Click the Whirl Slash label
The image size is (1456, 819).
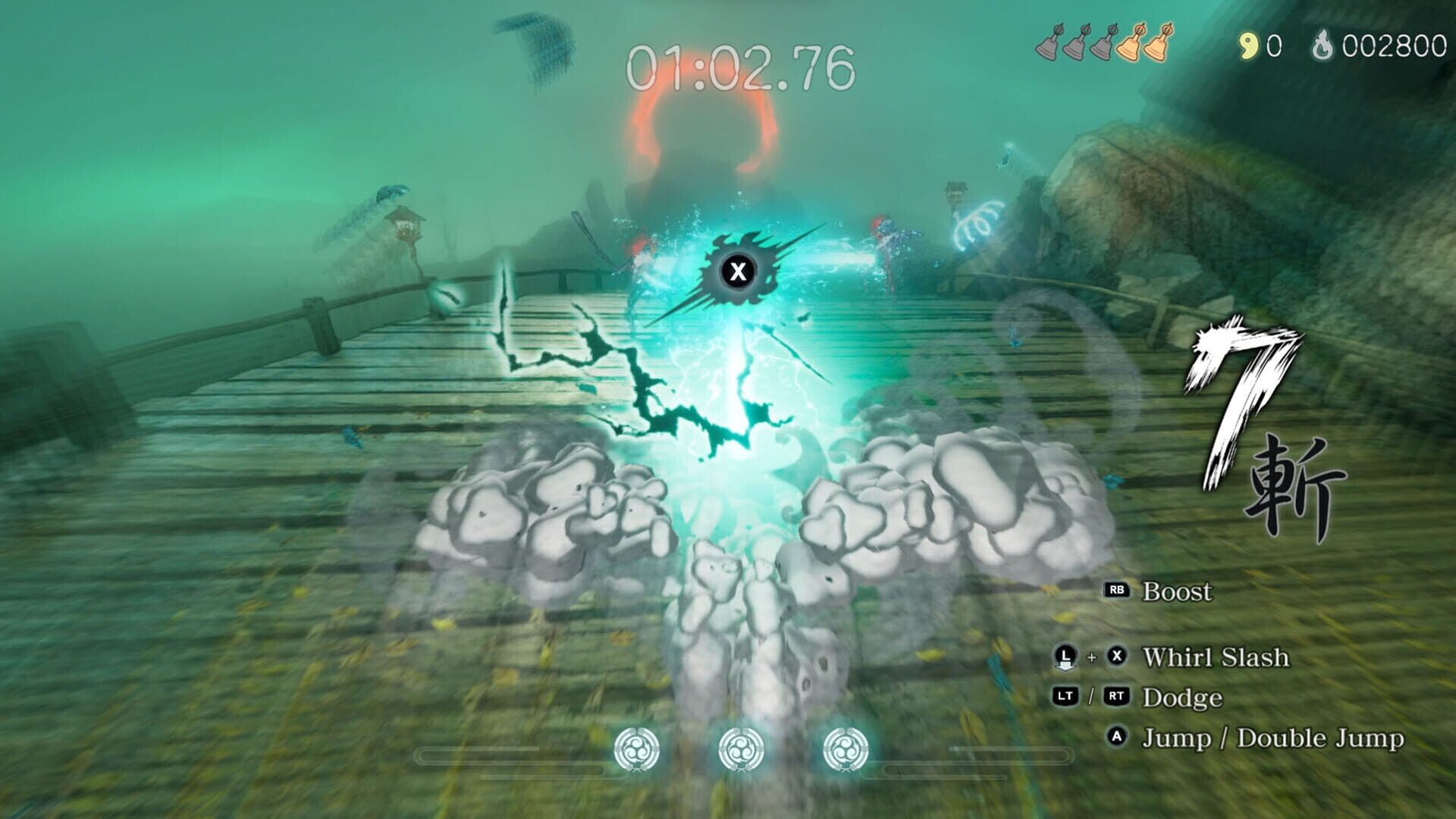(x=1217, y=657)
